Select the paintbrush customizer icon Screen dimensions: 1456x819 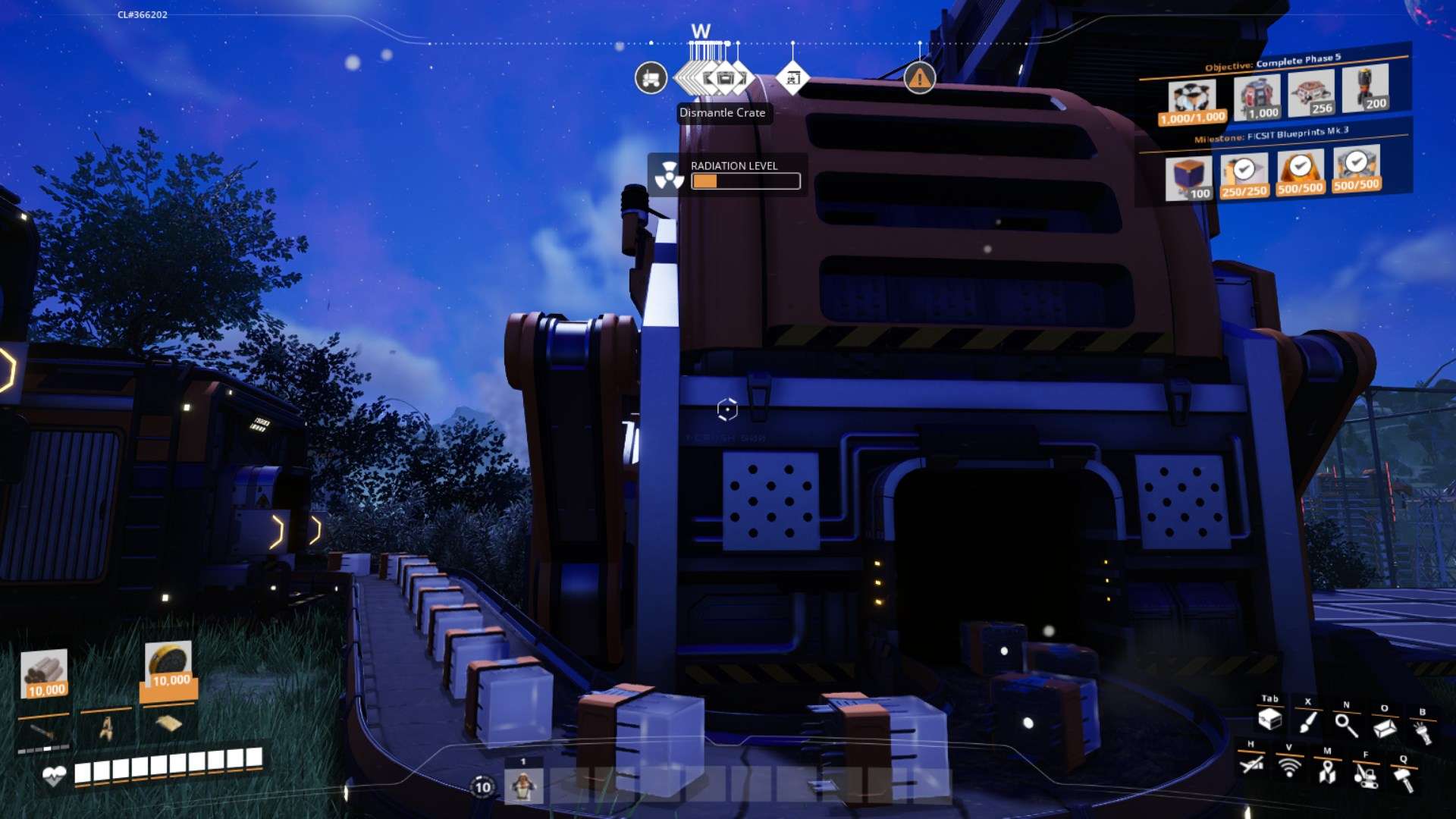1307,721
